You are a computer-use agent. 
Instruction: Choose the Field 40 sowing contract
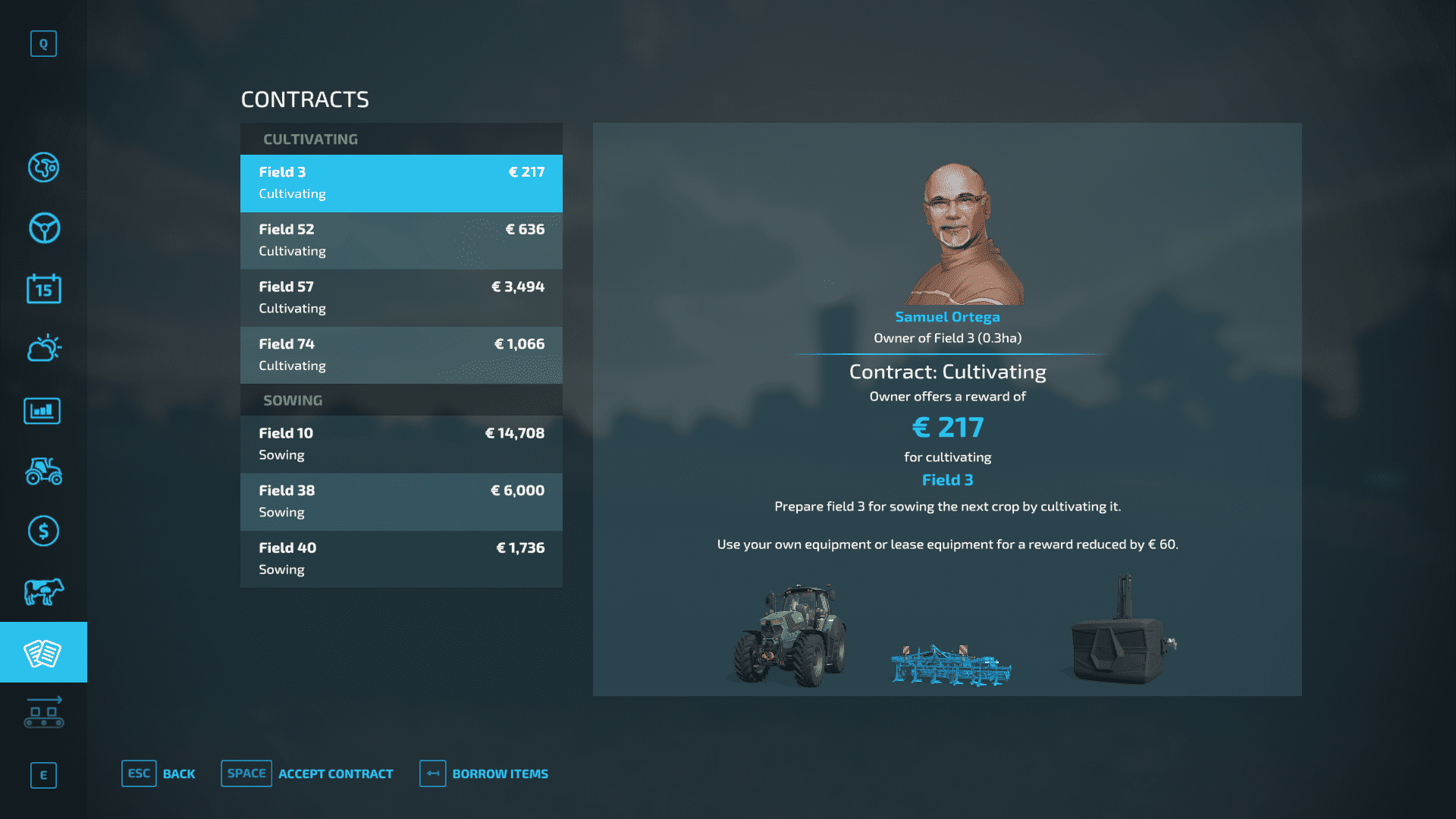401,559
